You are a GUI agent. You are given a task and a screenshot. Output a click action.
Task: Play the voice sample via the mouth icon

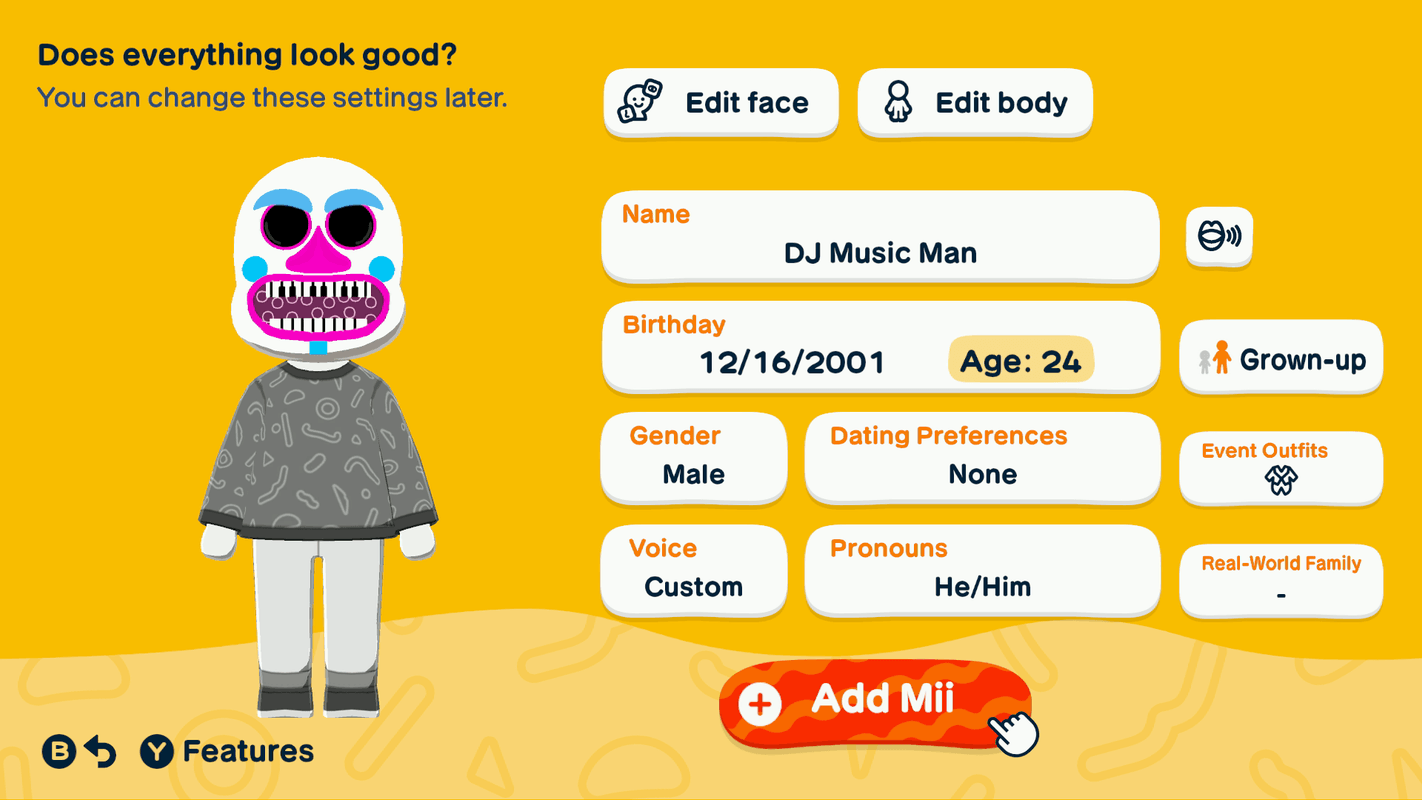click(1218, 237)
